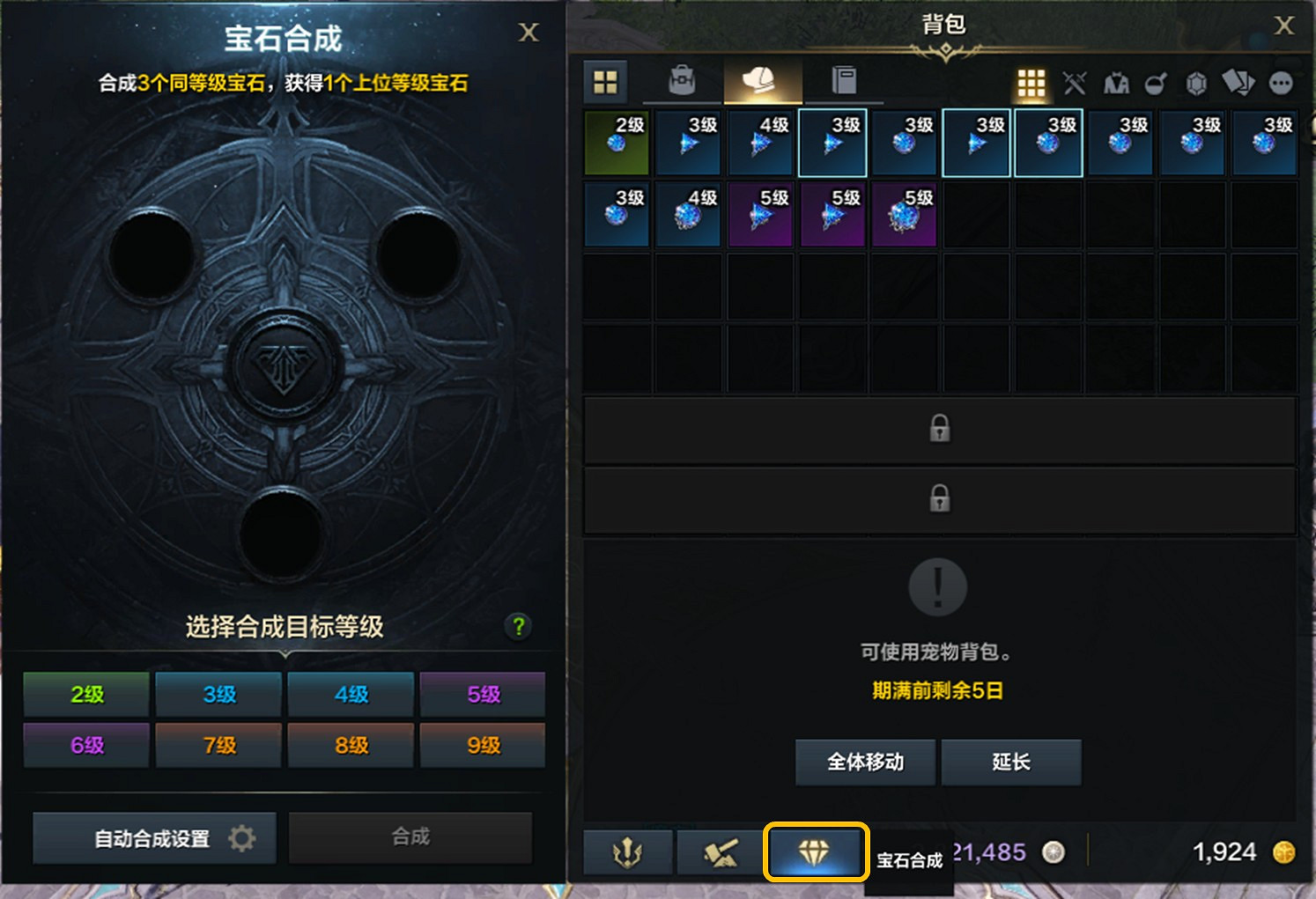The width and height of the screenshot is (1316, 899).
Task: Click the dismantle hammer icon
Action: tap(721, 851)
